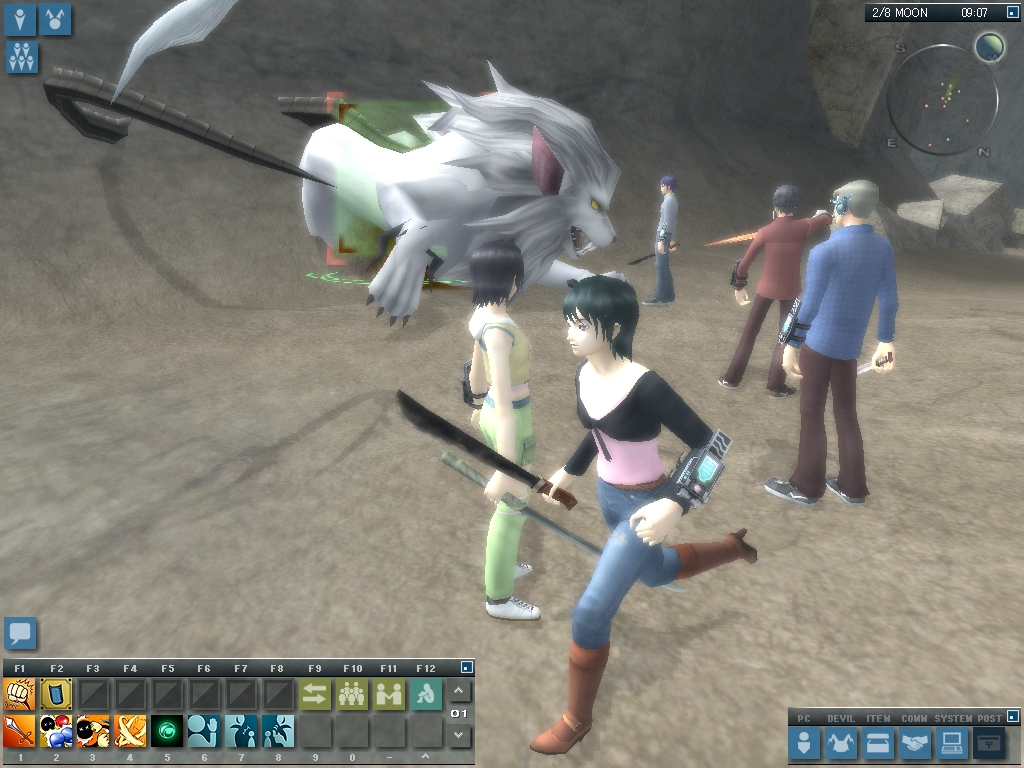Use the crossed golden slashes skill
The height and width of the screenshot is (768, 1024).
click(130, 731)
